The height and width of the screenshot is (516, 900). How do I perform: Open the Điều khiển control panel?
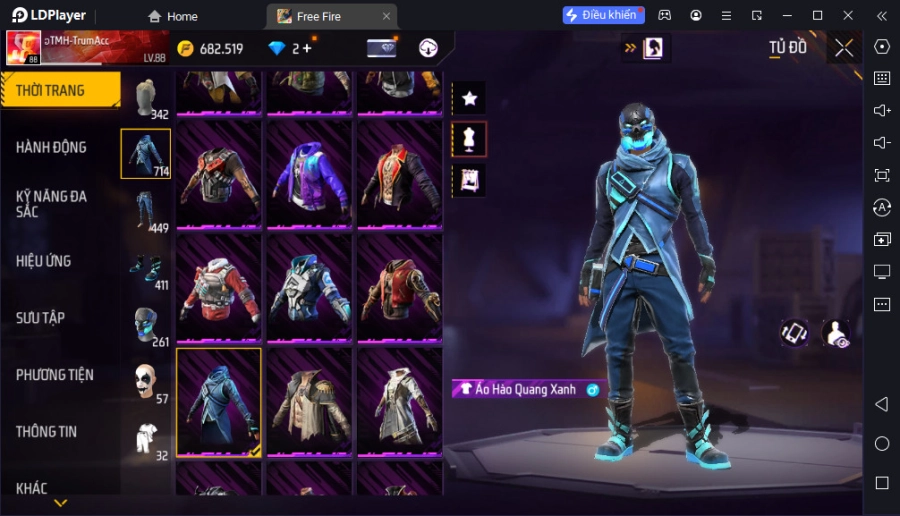pyautogui.click(x=603, y=16)
